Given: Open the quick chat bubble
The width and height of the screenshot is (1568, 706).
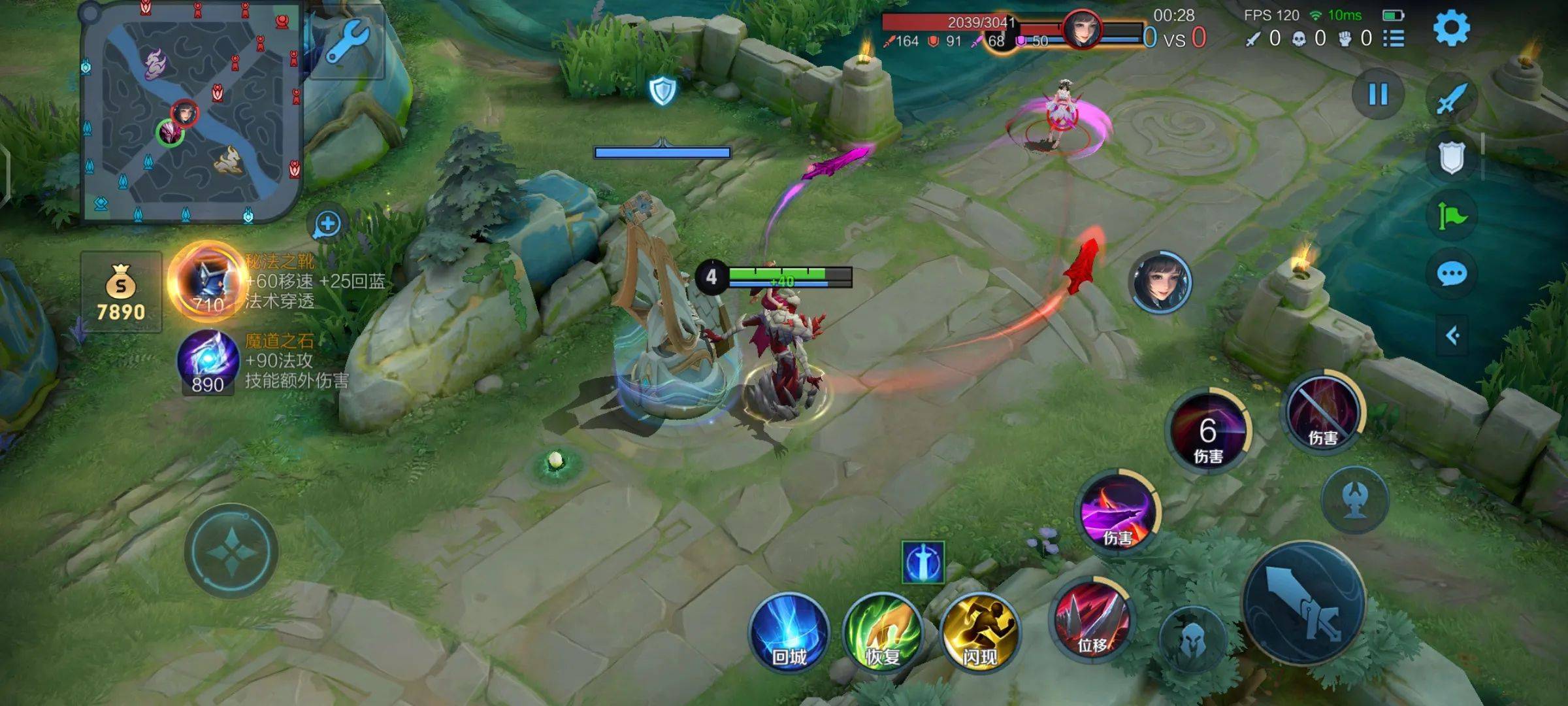Looking at the screenshot, I should point(1452,274).
